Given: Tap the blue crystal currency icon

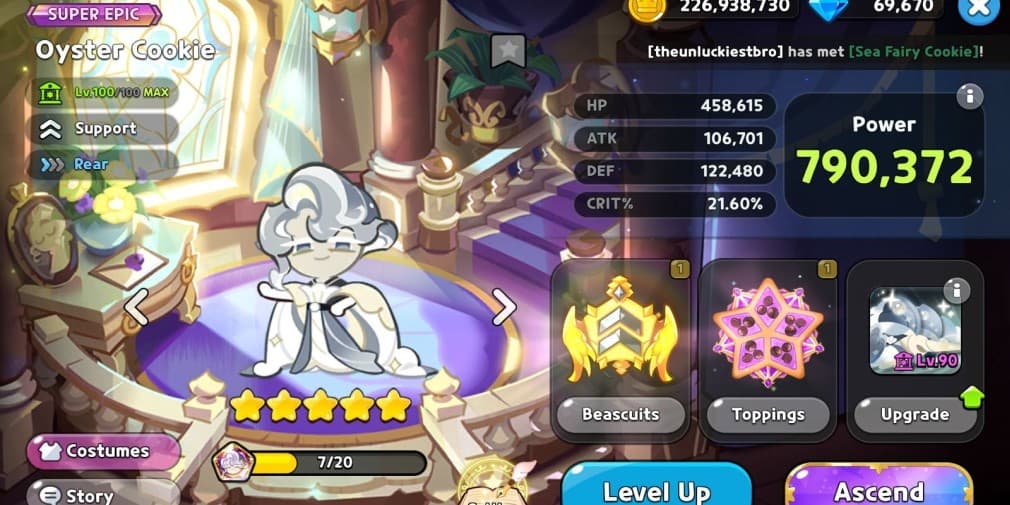Looking at the screenshot, I should [827, 7].
